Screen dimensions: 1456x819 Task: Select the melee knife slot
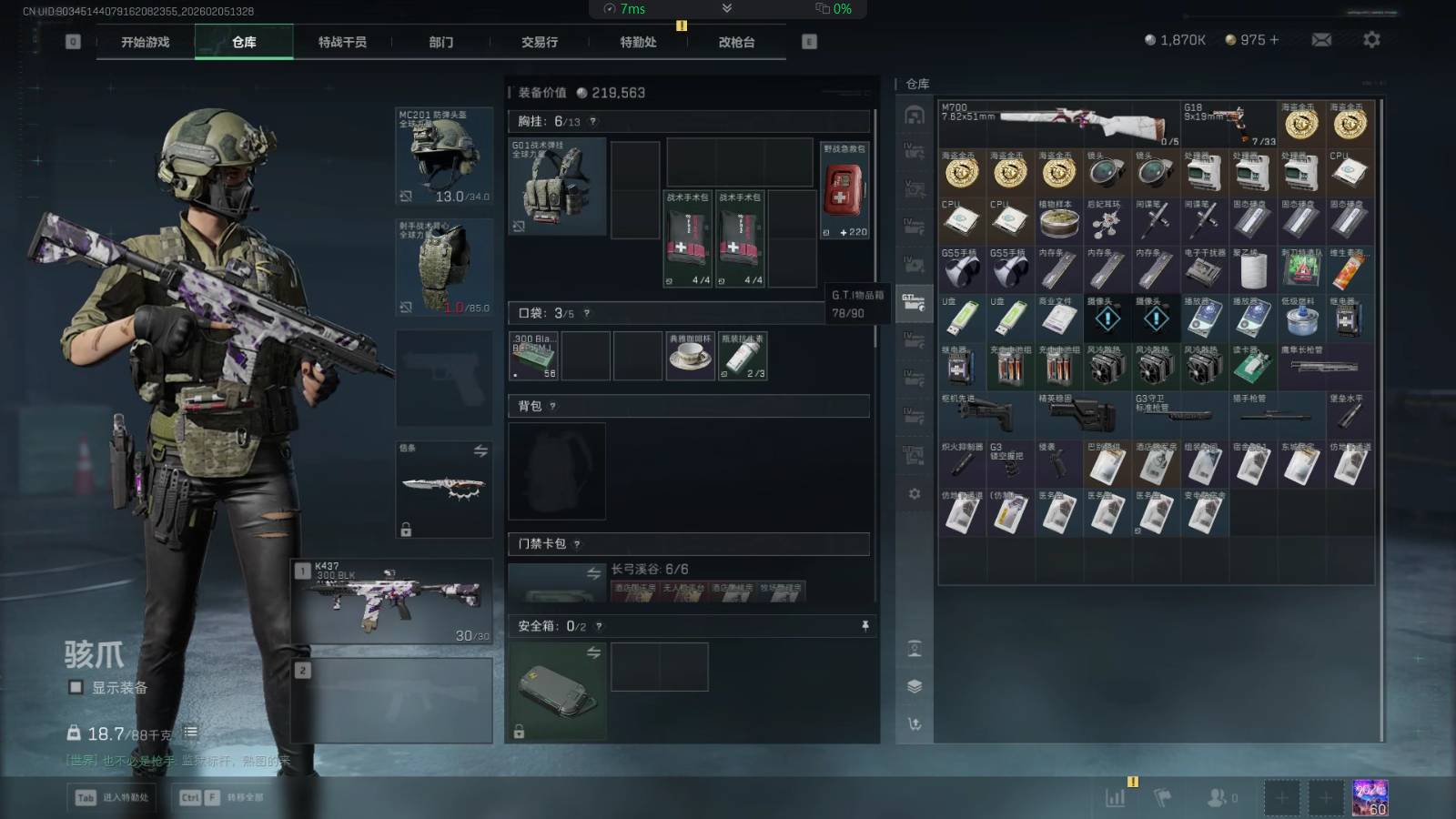[444, 489]
